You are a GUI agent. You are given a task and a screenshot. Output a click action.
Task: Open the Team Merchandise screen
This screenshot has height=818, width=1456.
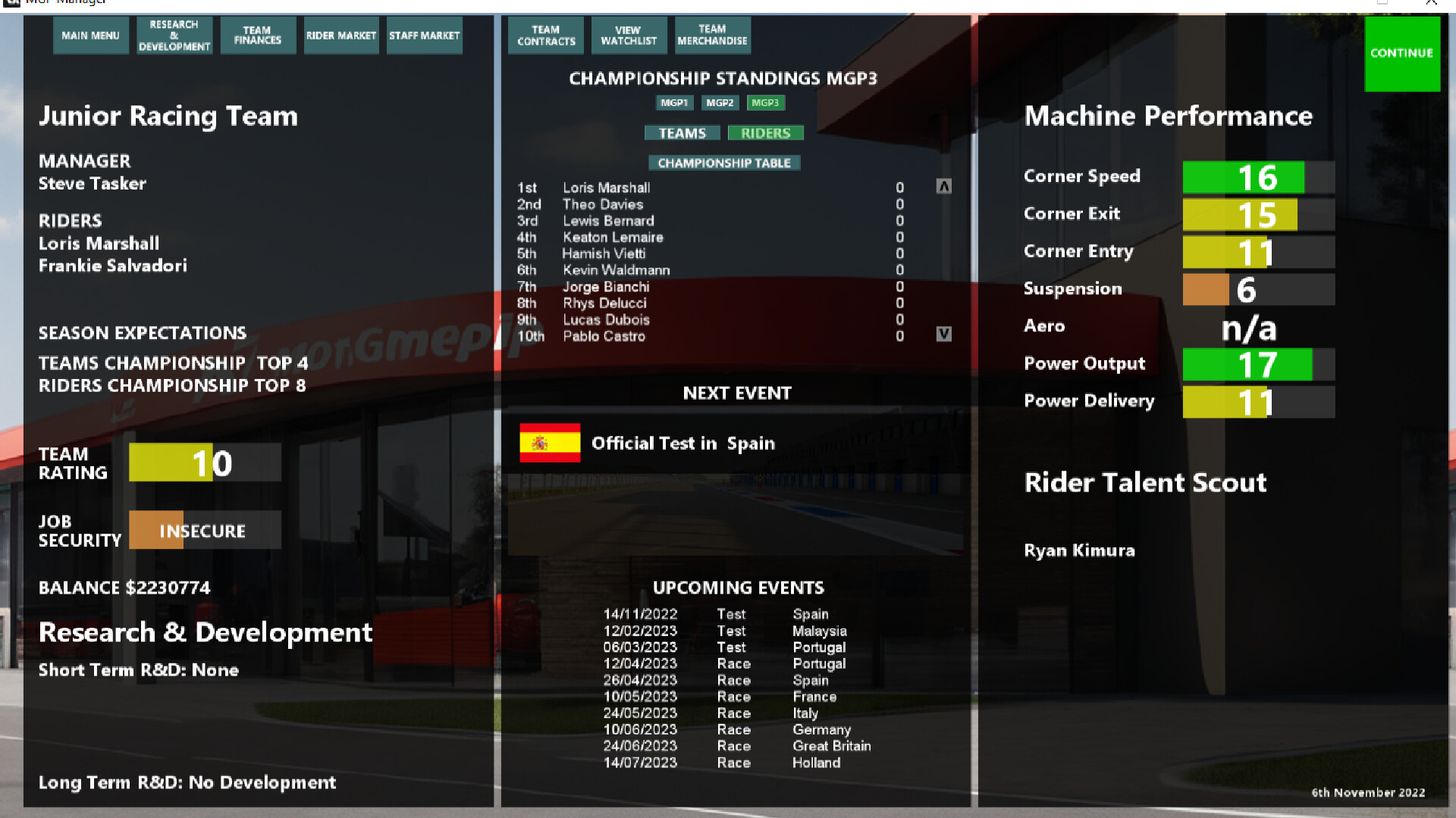711,35
